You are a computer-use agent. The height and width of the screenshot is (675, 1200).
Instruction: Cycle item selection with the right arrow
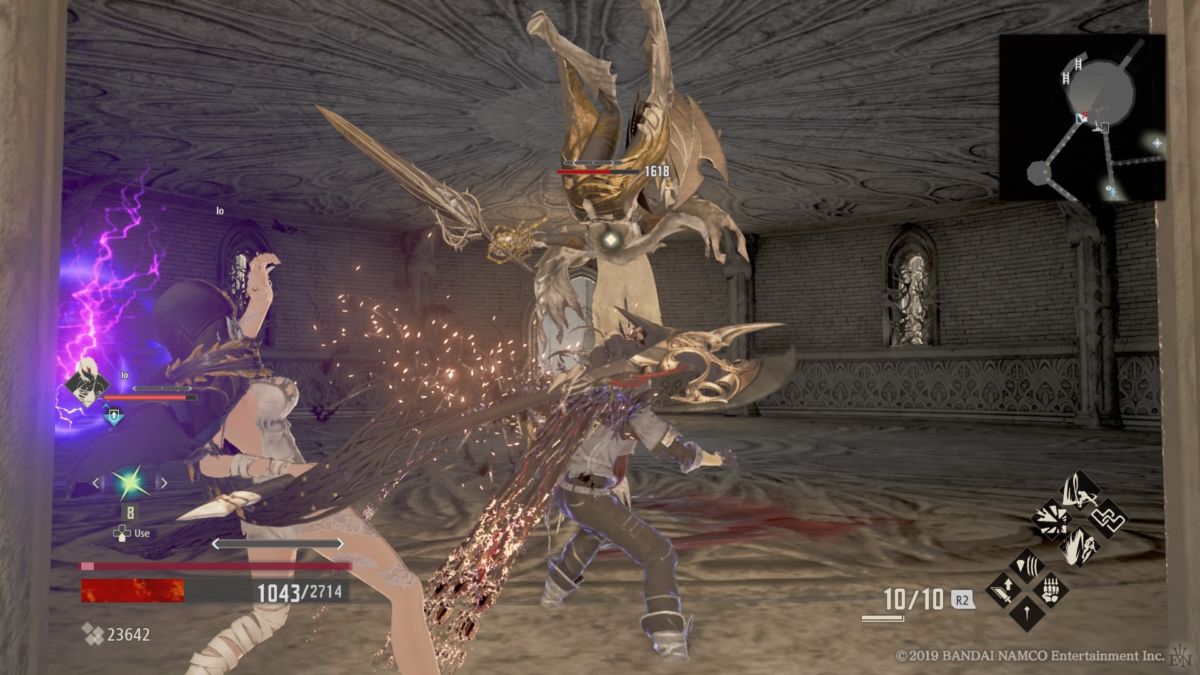coord(162,484)
